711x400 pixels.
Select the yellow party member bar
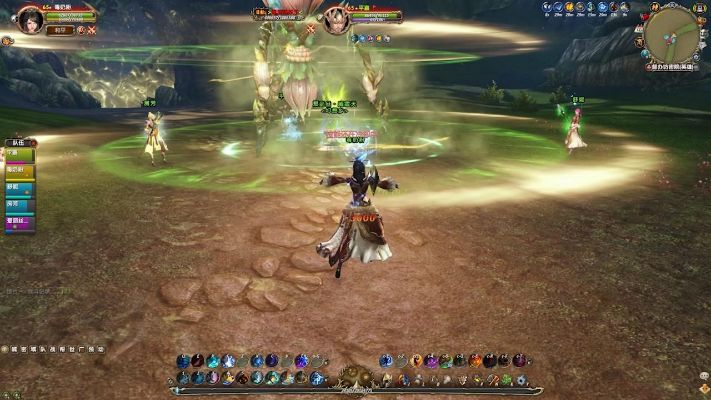20,172
